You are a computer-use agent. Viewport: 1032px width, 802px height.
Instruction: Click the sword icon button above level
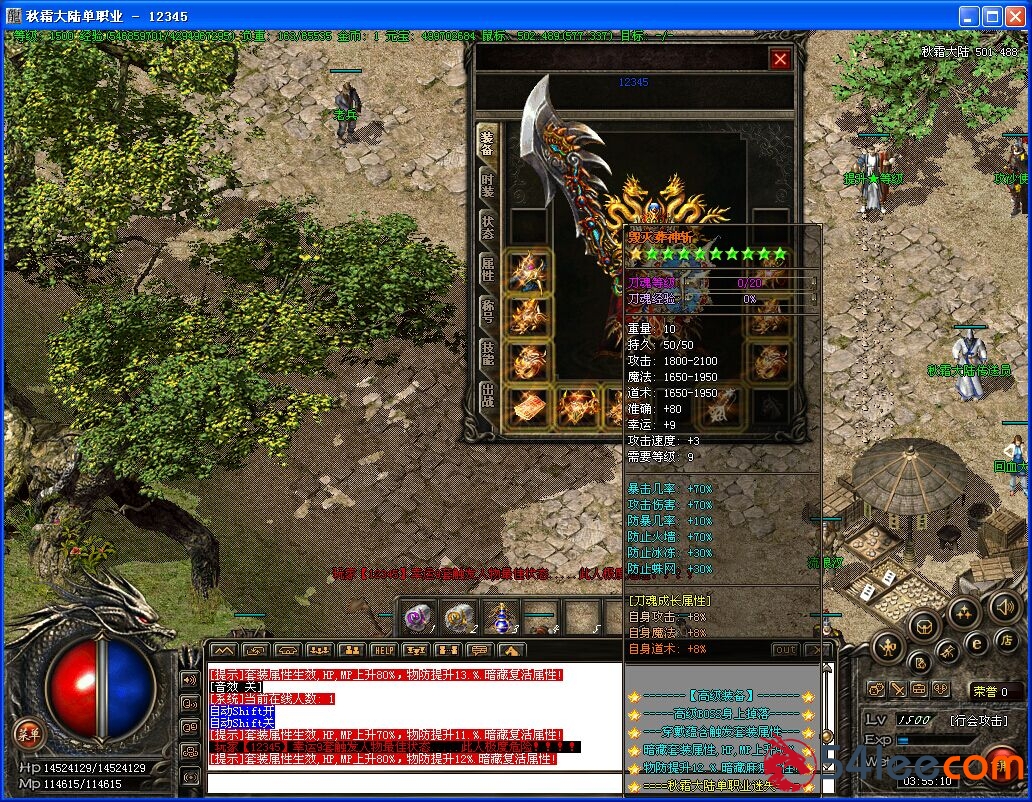click(x=899, y=689)
